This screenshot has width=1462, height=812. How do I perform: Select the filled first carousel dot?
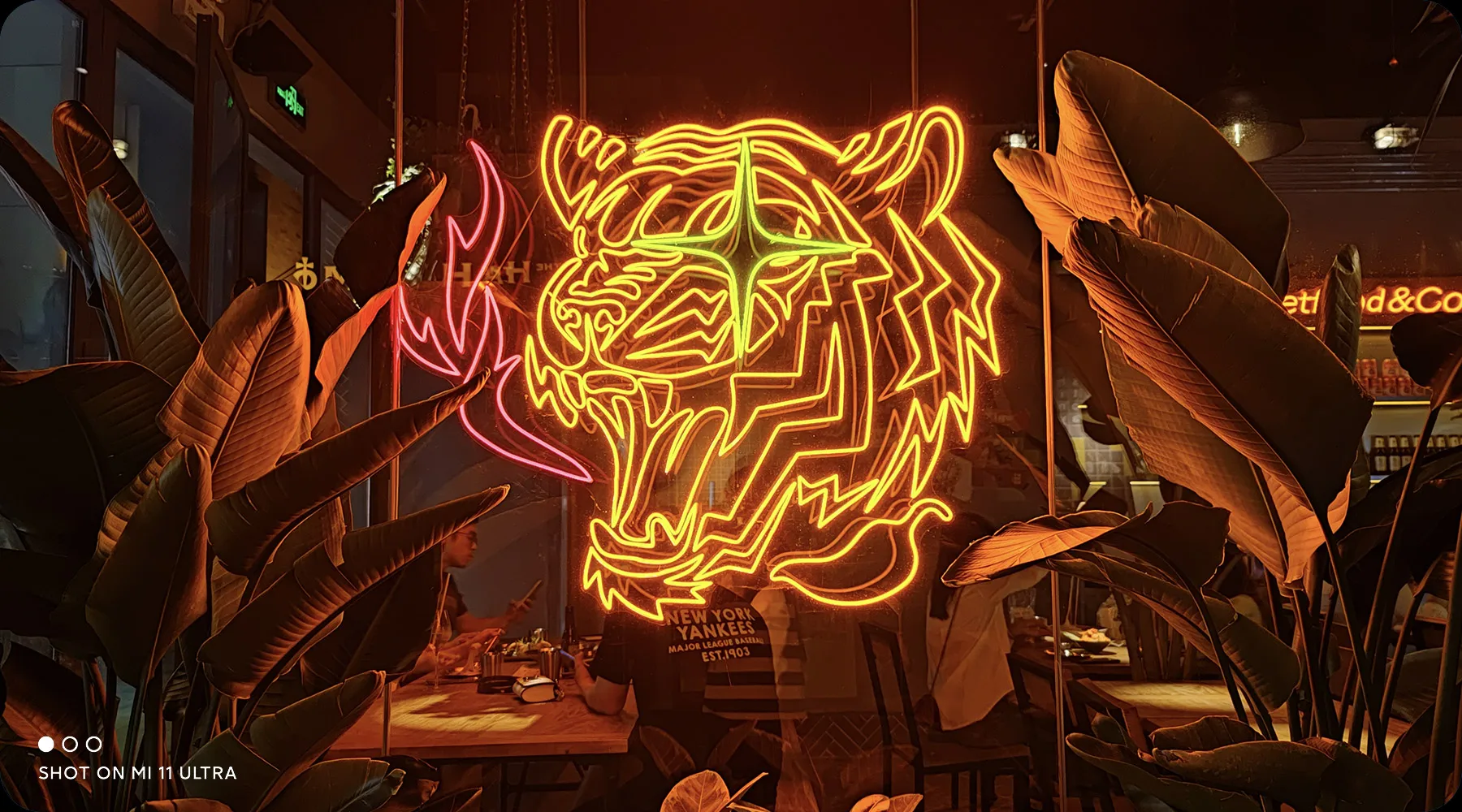coord(46,744)
